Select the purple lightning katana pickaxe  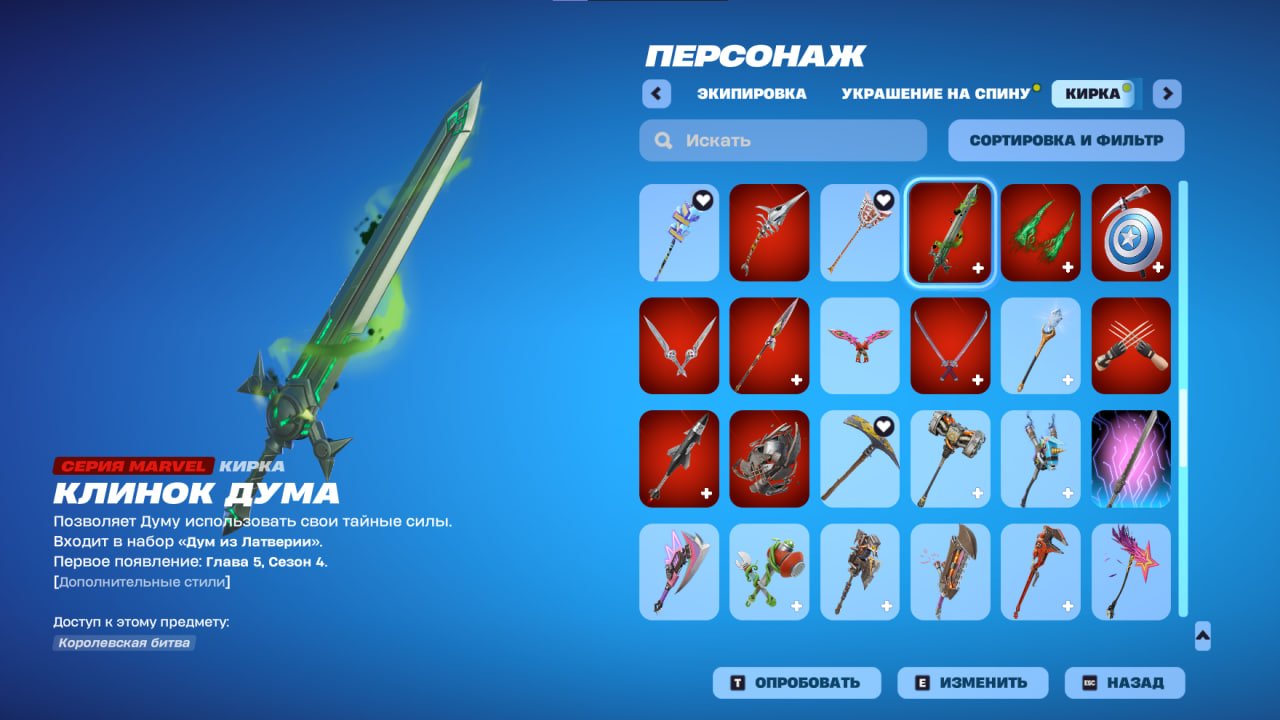click(1130, 459)
